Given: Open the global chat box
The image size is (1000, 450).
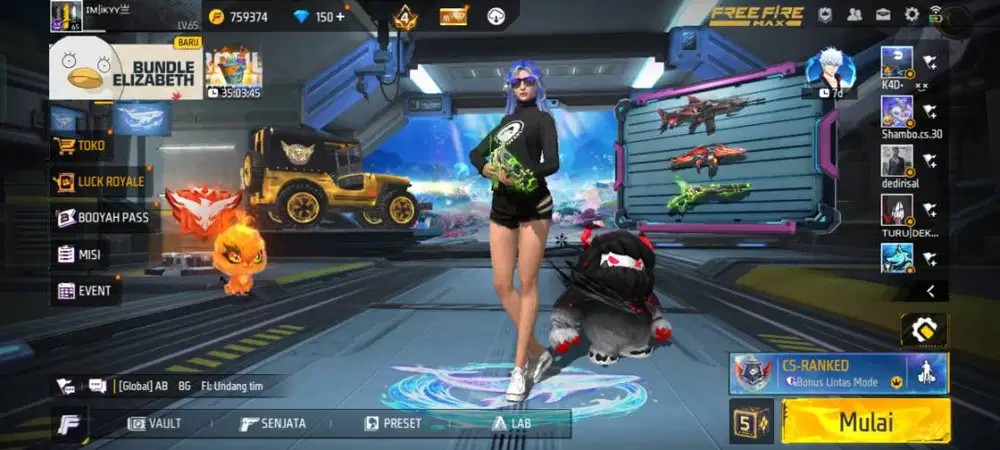Looking at the screenshot, I should coord(170,385).
